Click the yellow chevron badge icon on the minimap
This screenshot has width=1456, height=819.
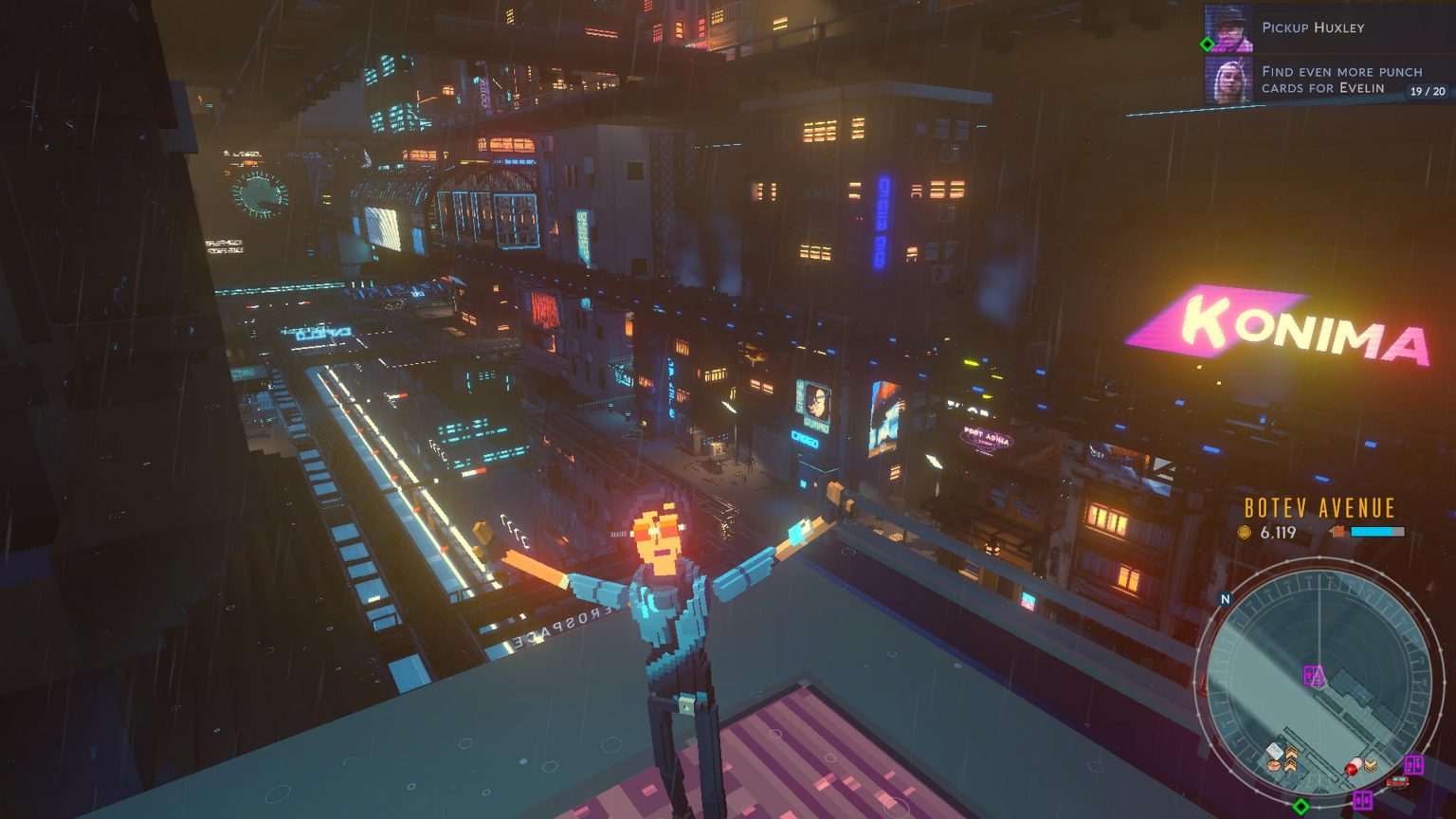point(1371,765)
